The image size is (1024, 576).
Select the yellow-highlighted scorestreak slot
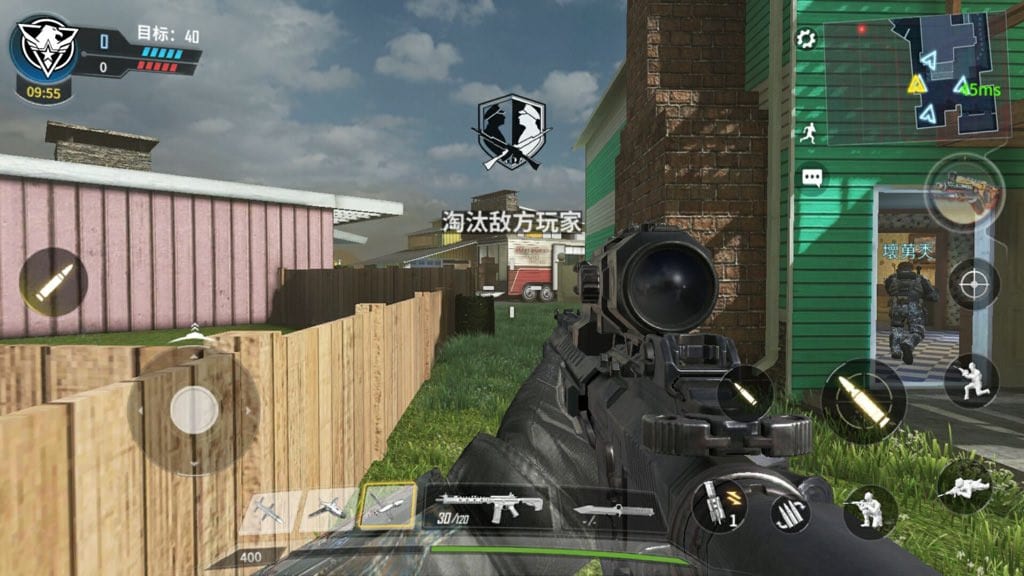click(x=388, y=507)
